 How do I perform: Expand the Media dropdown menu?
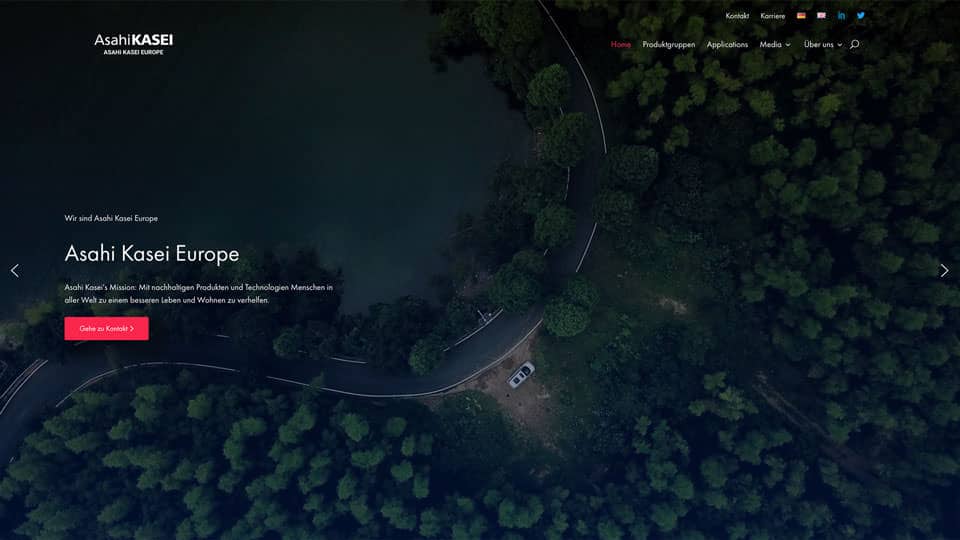(775, 45)
